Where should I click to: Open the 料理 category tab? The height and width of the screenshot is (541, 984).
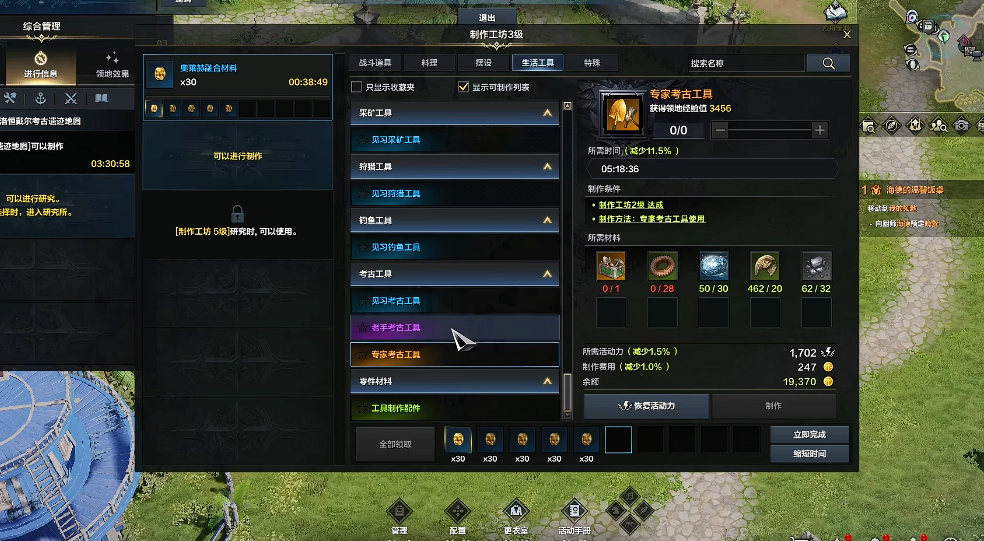pos(429,63)
